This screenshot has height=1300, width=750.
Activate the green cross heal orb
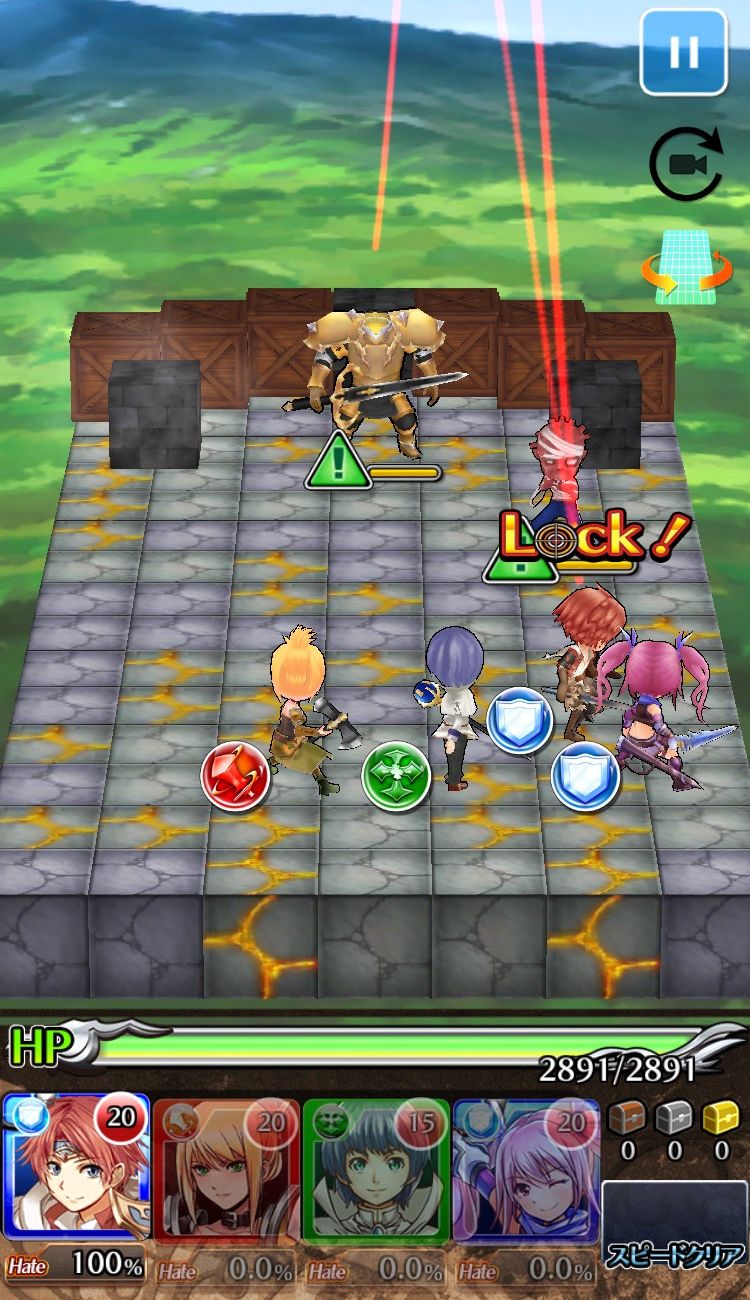click(395, 776)
